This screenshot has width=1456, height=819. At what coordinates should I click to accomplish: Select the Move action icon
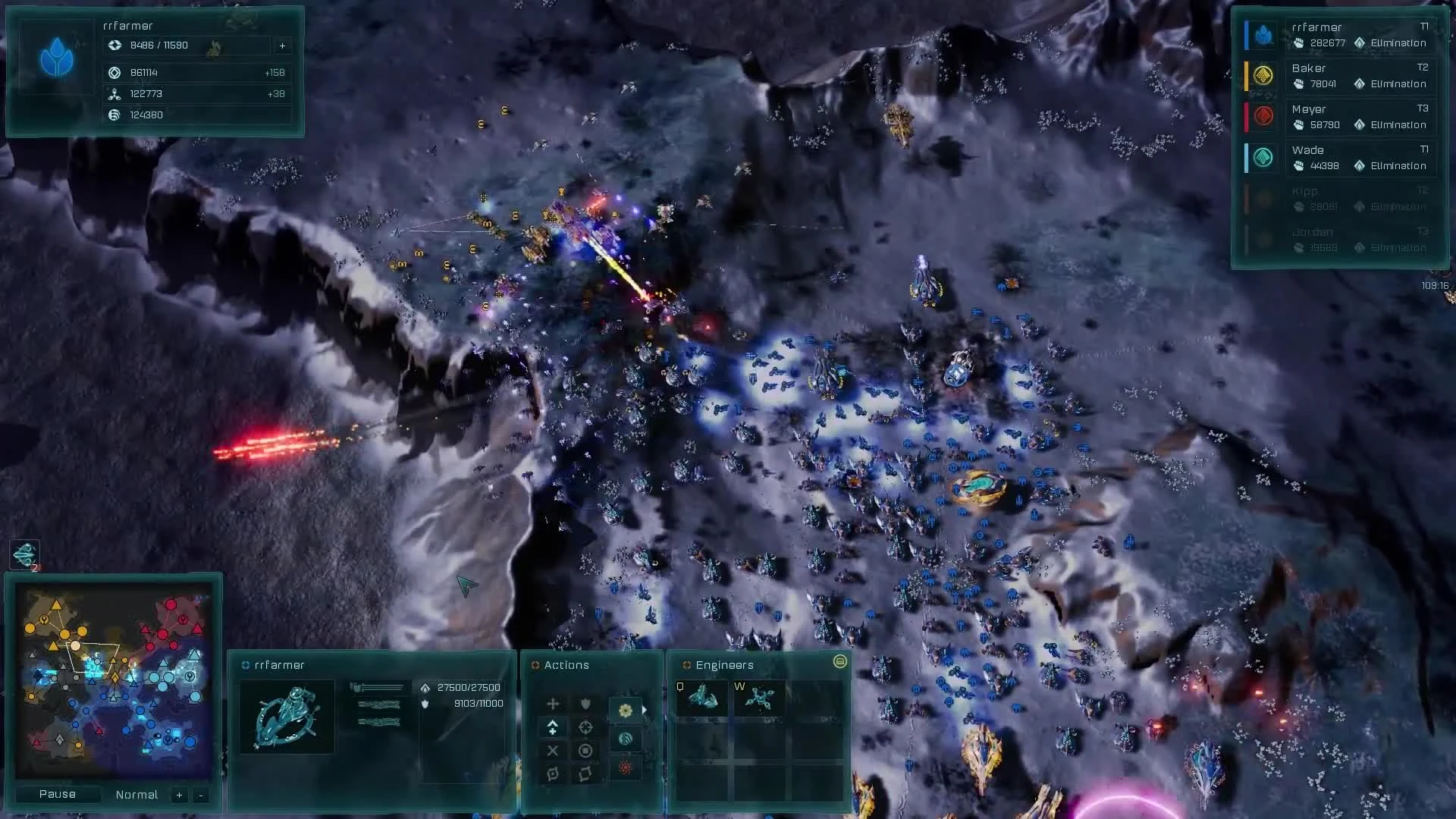click(x=553, y=704)
